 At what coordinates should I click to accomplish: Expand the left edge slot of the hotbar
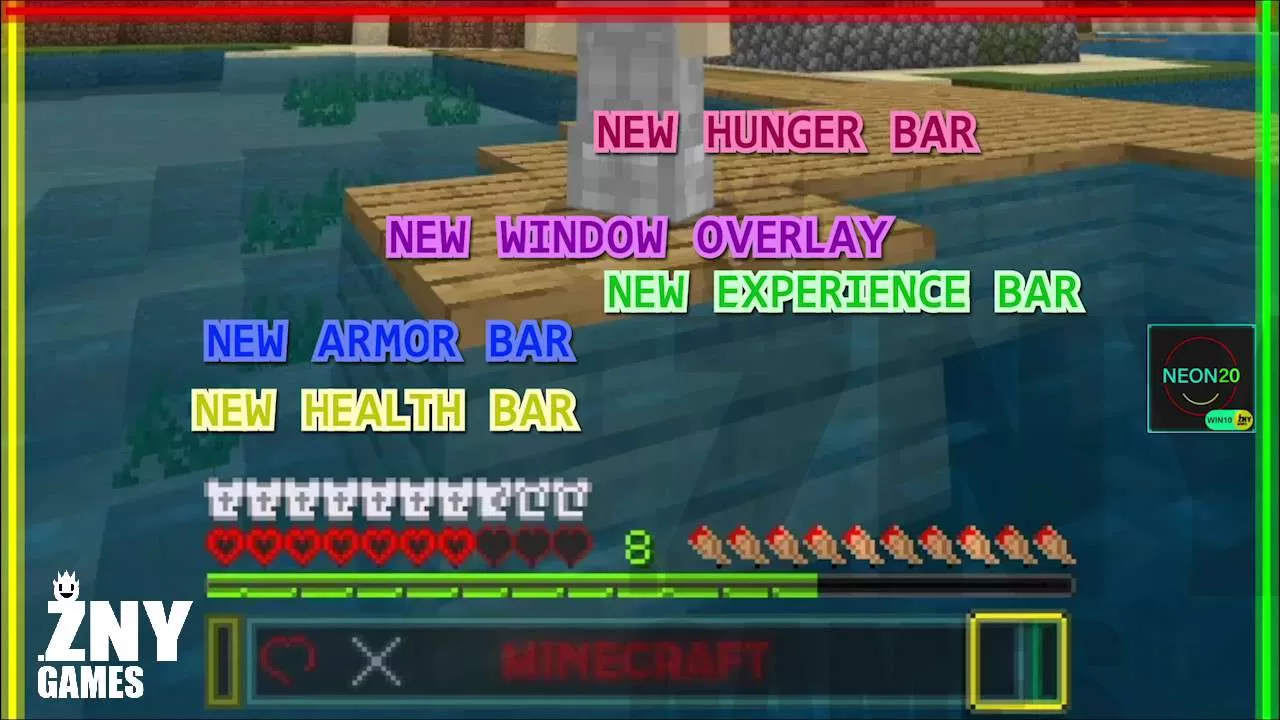222,658
